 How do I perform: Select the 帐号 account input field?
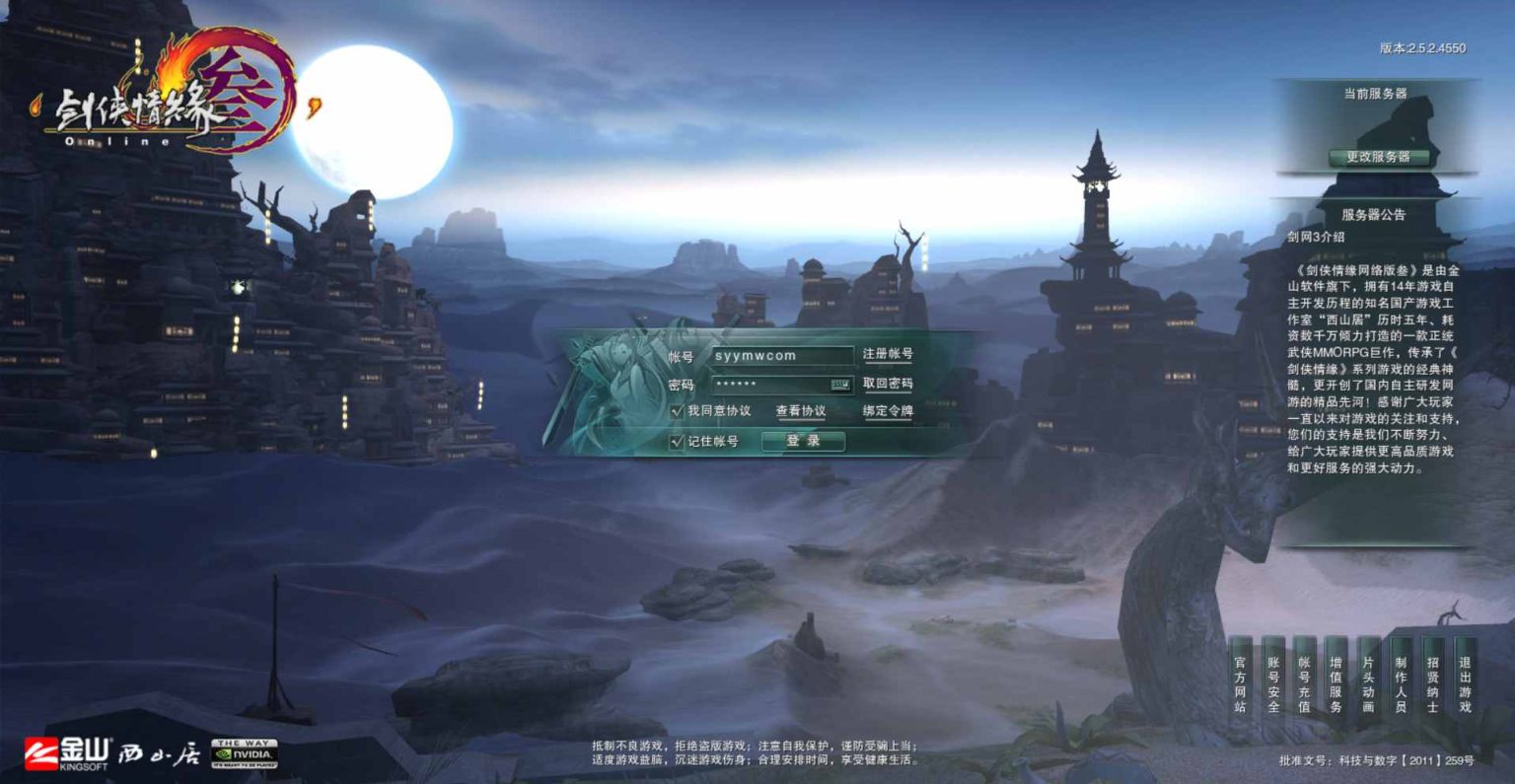[x=781, y=356]
